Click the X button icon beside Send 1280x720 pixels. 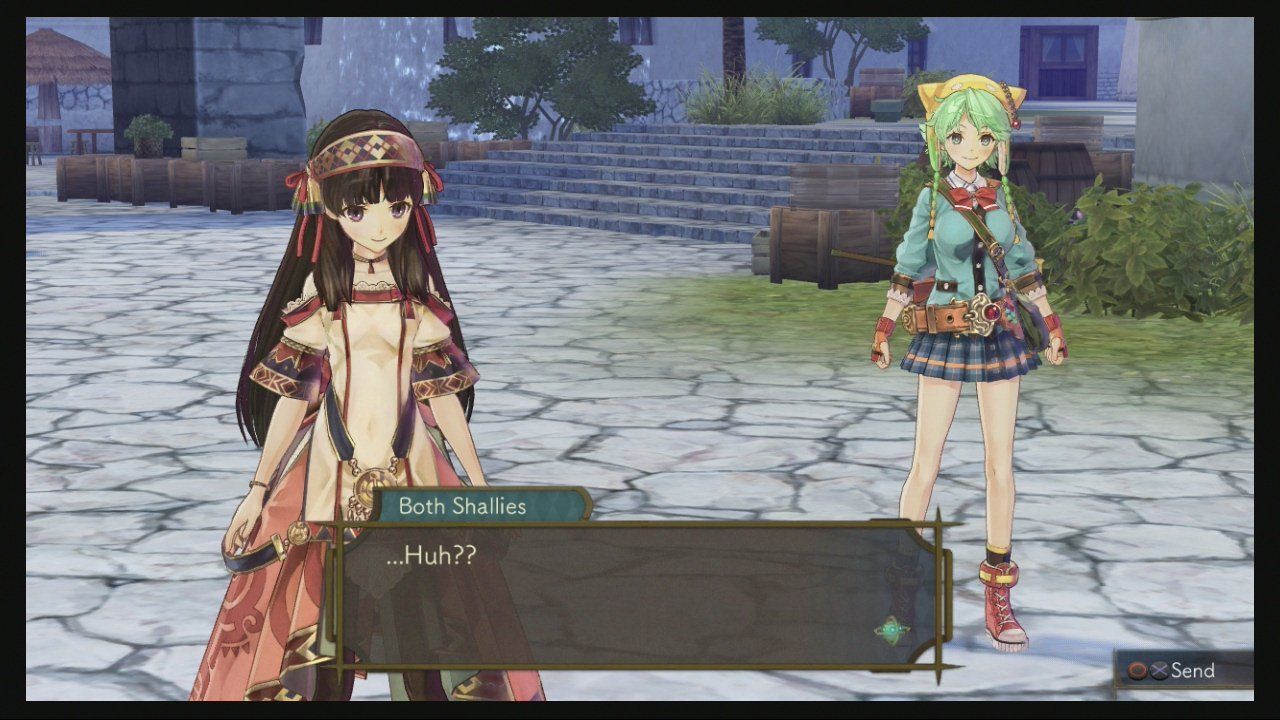click(x=1158, y=670)
